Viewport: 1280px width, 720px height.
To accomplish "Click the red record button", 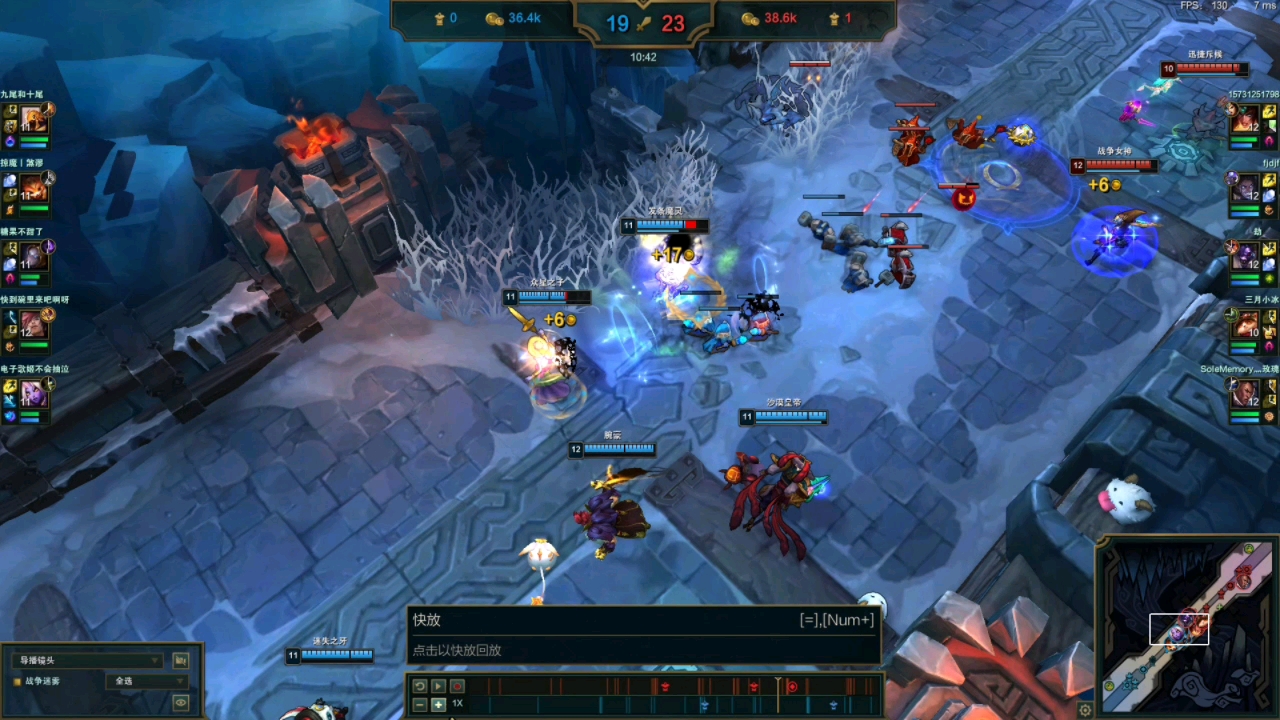I will 457,686.
